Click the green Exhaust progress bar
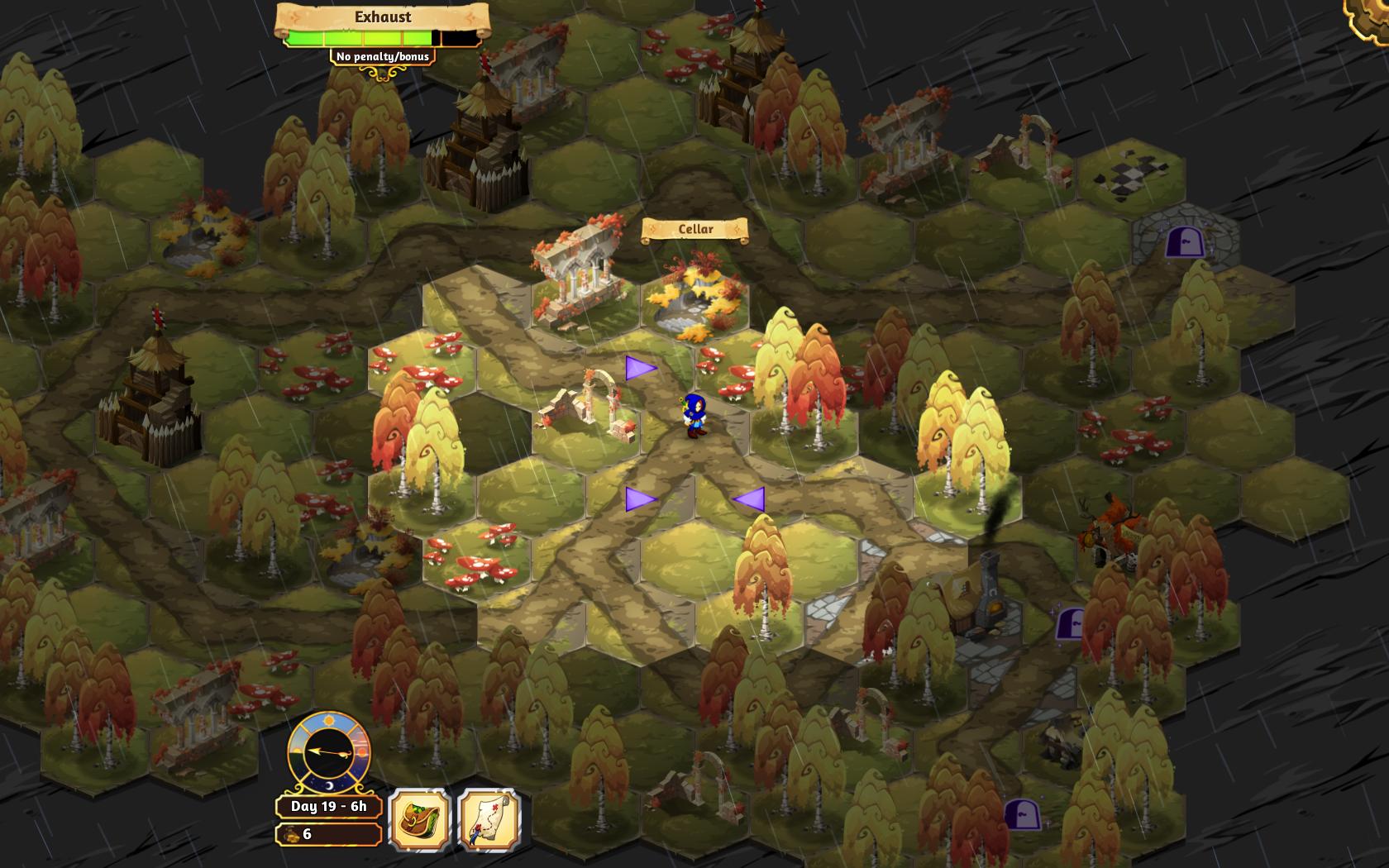Screen dimensions: 1389x868 (364, 36)
